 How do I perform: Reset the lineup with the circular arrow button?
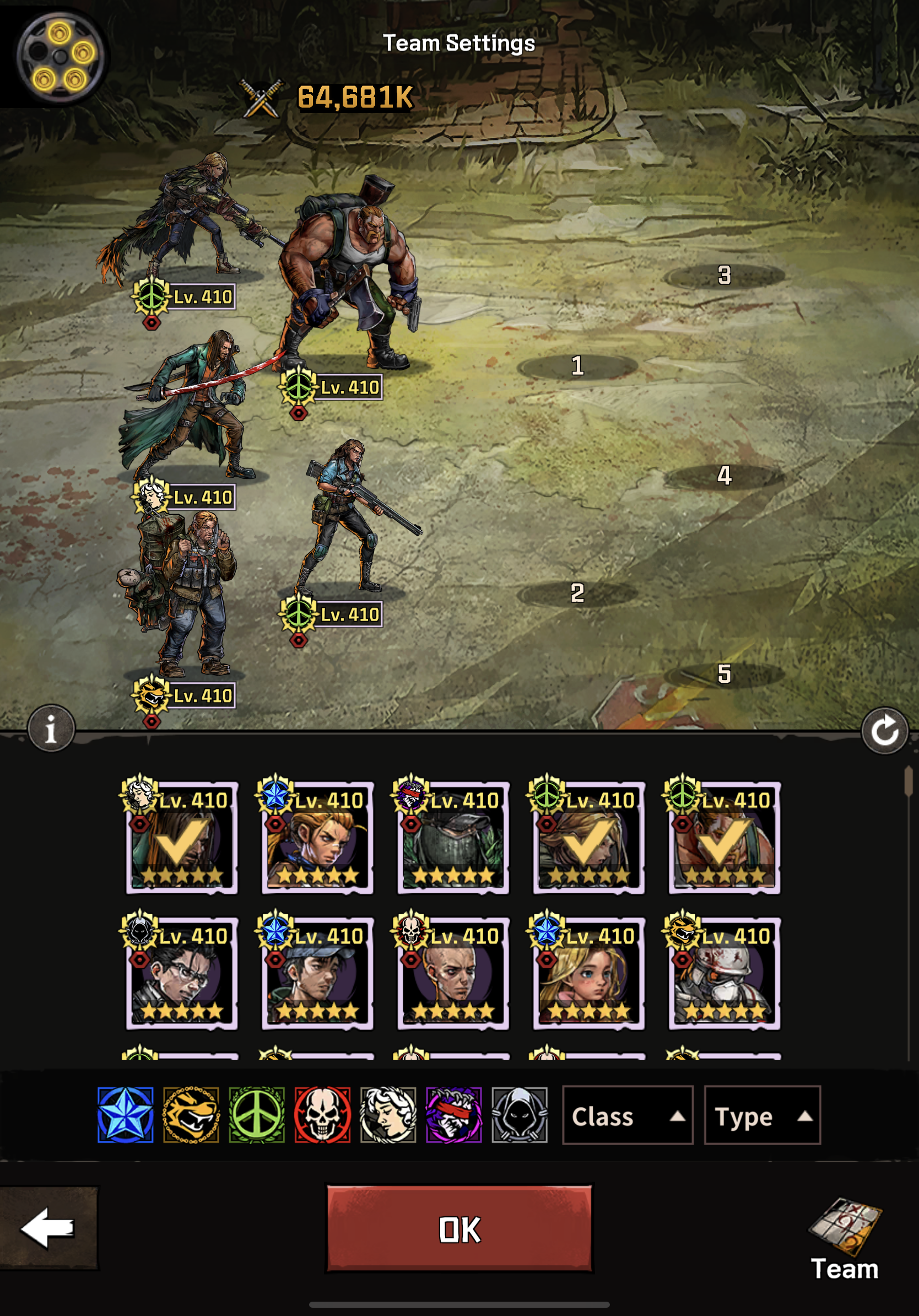[884, 731]
